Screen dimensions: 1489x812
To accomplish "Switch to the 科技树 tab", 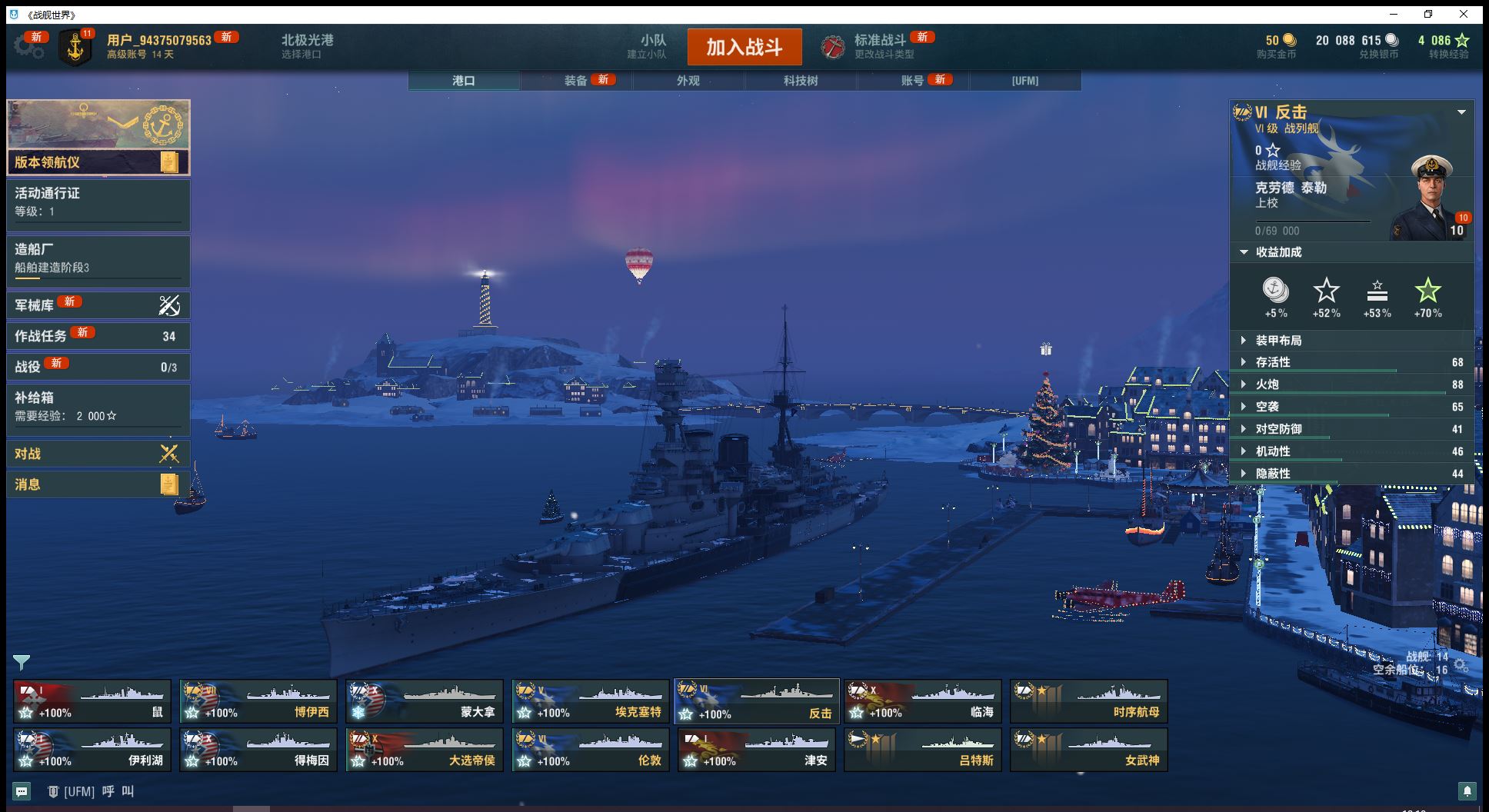I will pyautogui.click(x=801, y=81).
